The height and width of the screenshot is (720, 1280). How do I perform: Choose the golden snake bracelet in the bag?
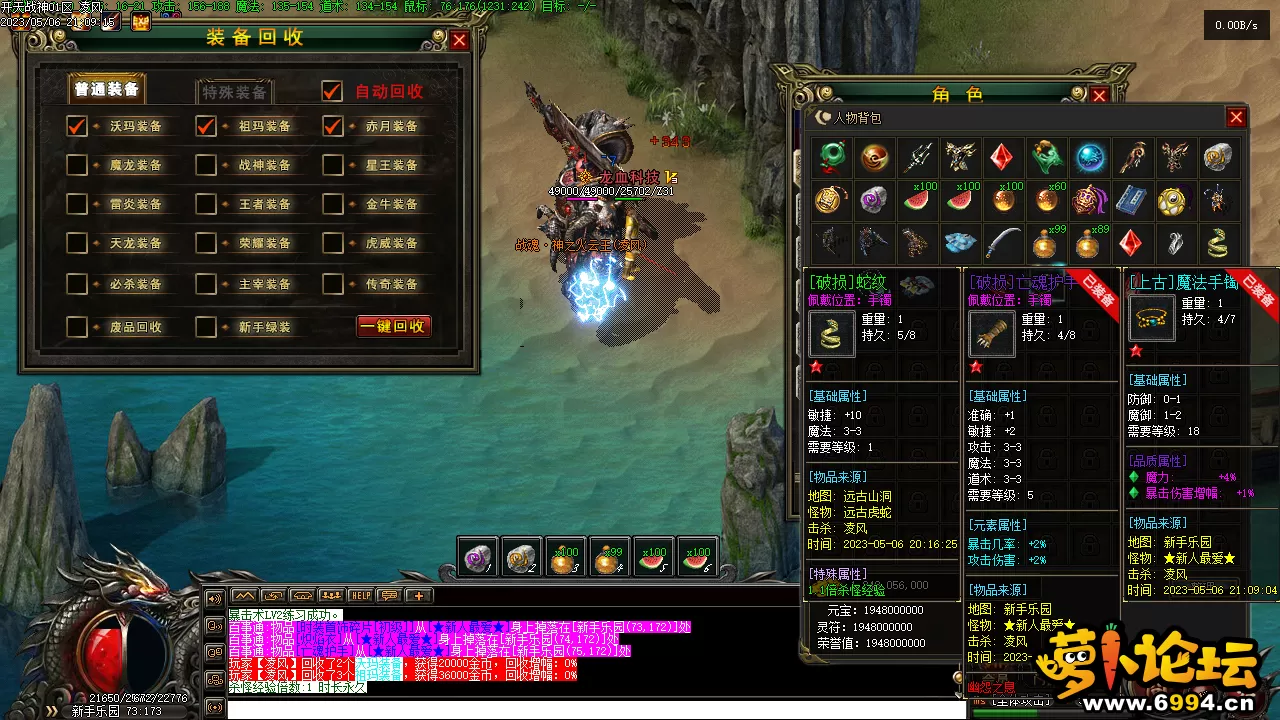1217,243
